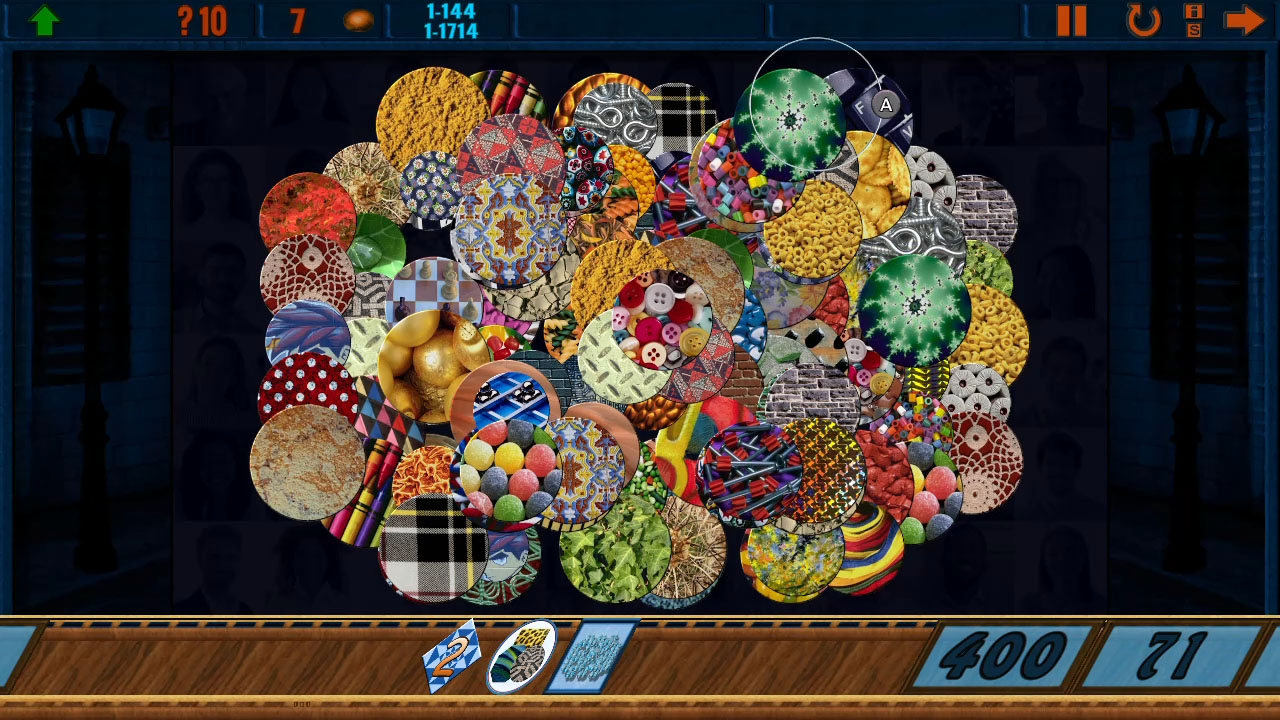Skip ahead with the orange right arrow icon
This screenshot has height=720, width=1280.
coord(1245,19)
